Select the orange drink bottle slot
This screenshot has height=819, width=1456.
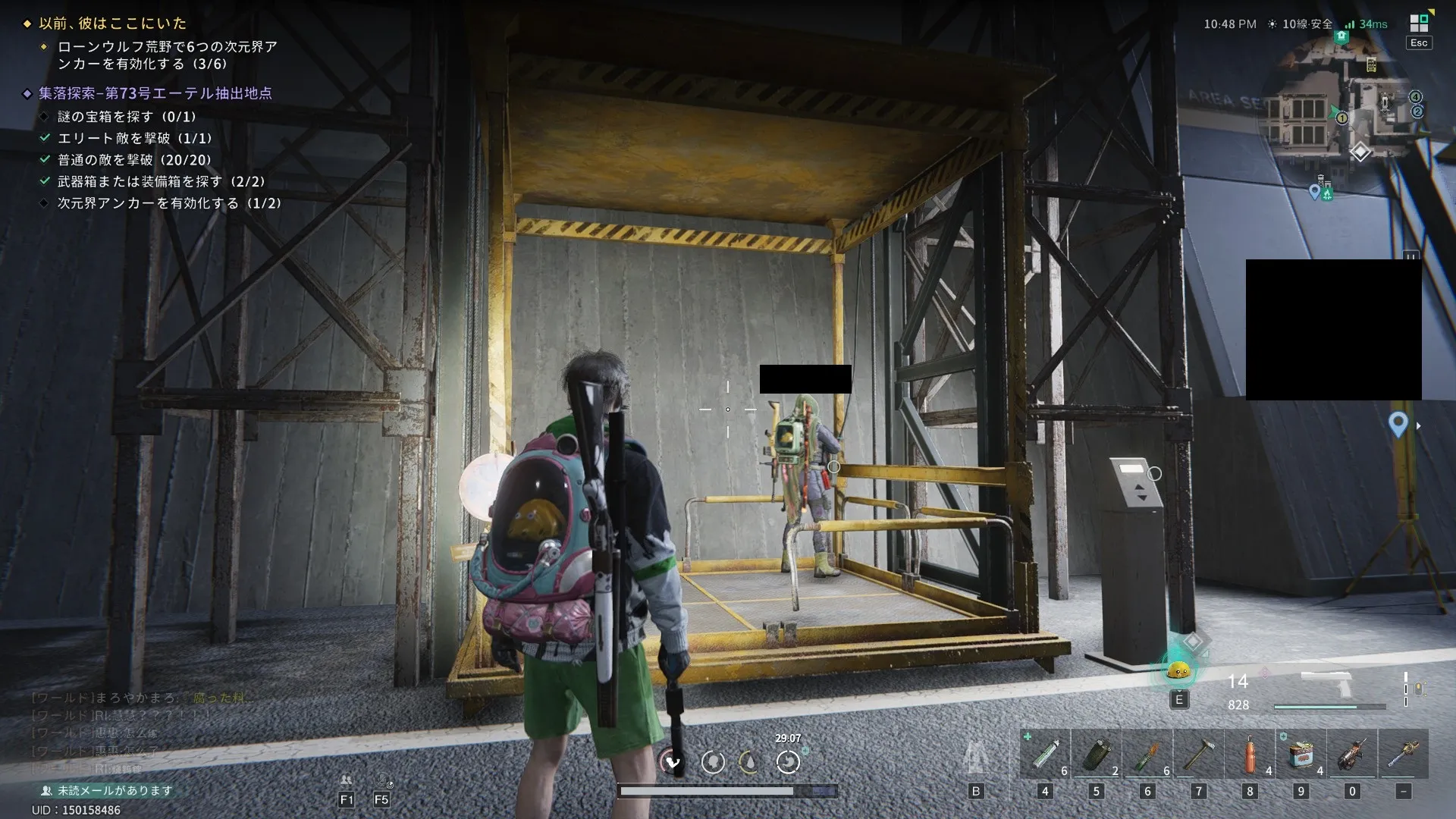[x=1250, y=754]
